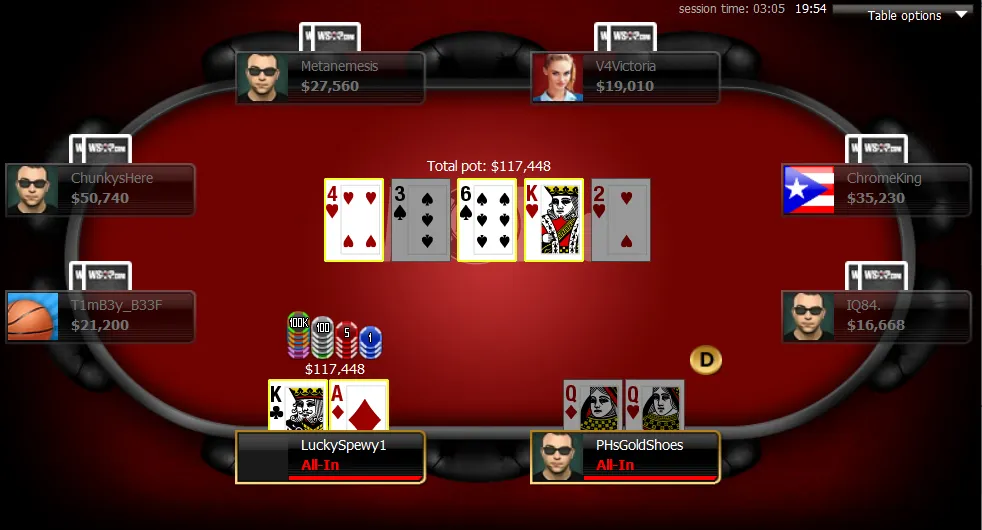
Task: Select player Metanemesis's seat panel
Action: click(330, 77)
